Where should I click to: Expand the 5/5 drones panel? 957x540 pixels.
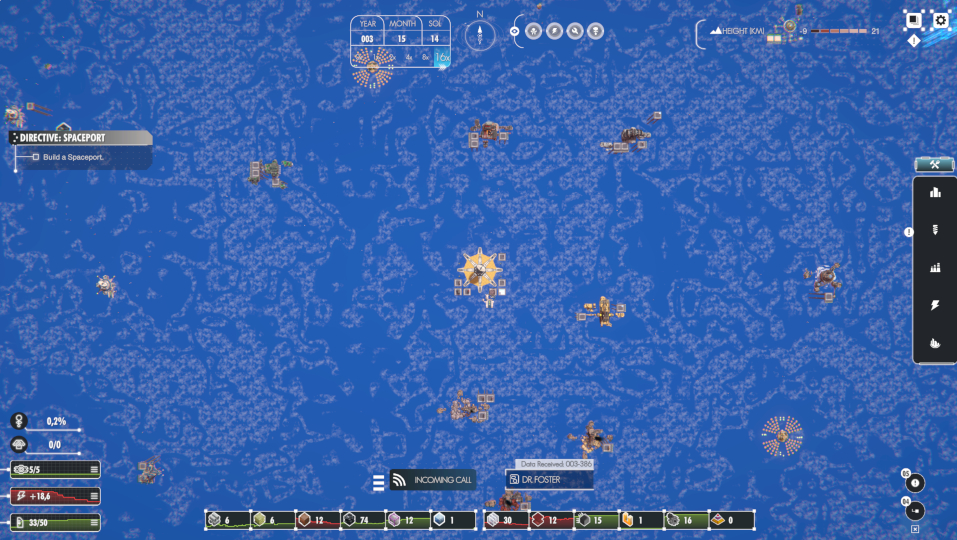click(94, 469)
